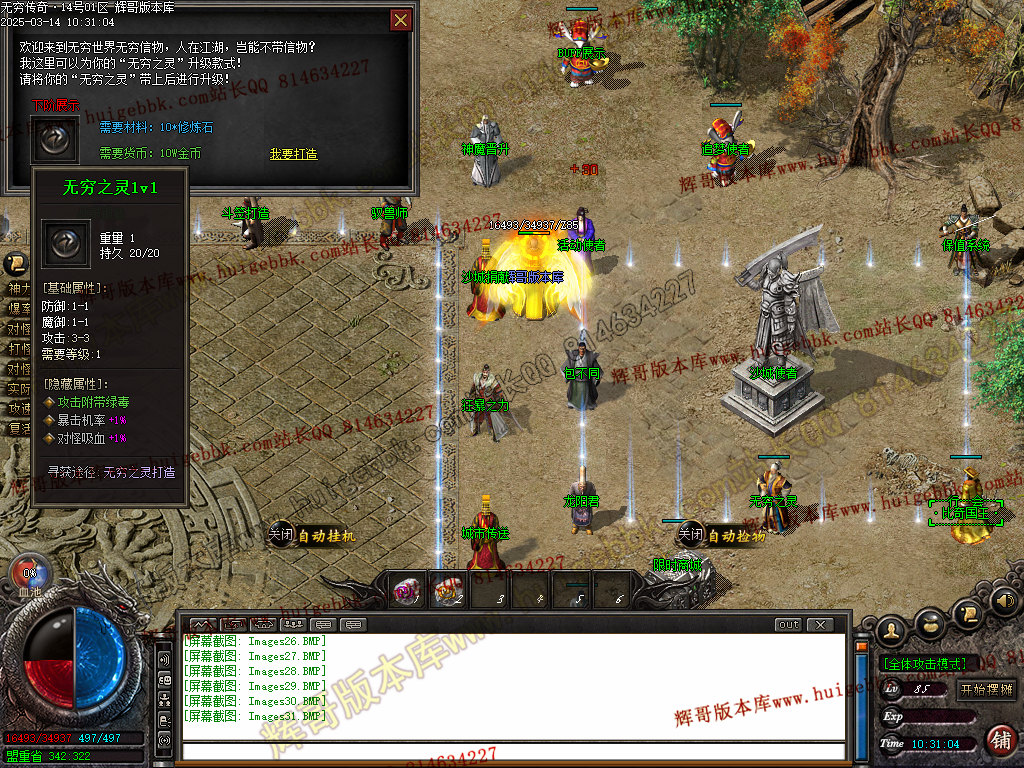Close the chat window with X

(819, 625)
